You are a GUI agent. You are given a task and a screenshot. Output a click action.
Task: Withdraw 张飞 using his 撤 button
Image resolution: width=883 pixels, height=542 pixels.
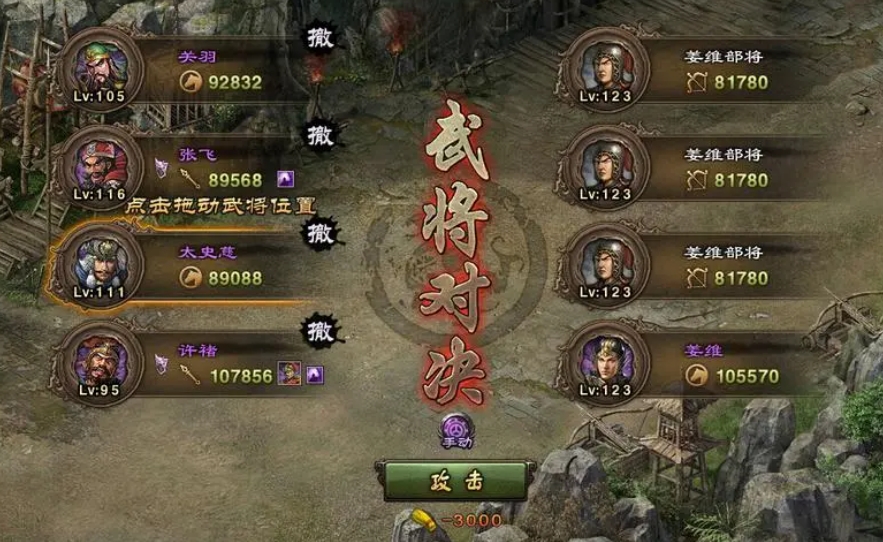coord(321,133)
